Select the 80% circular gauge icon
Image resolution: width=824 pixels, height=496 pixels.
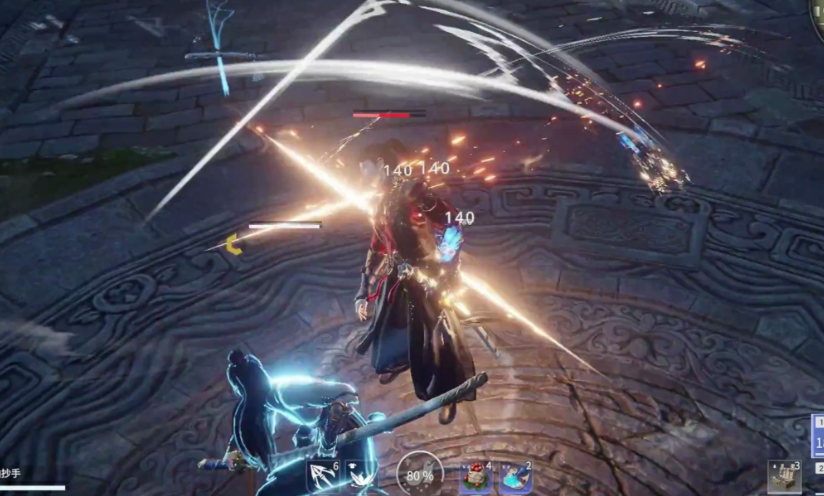pos(419,475)
